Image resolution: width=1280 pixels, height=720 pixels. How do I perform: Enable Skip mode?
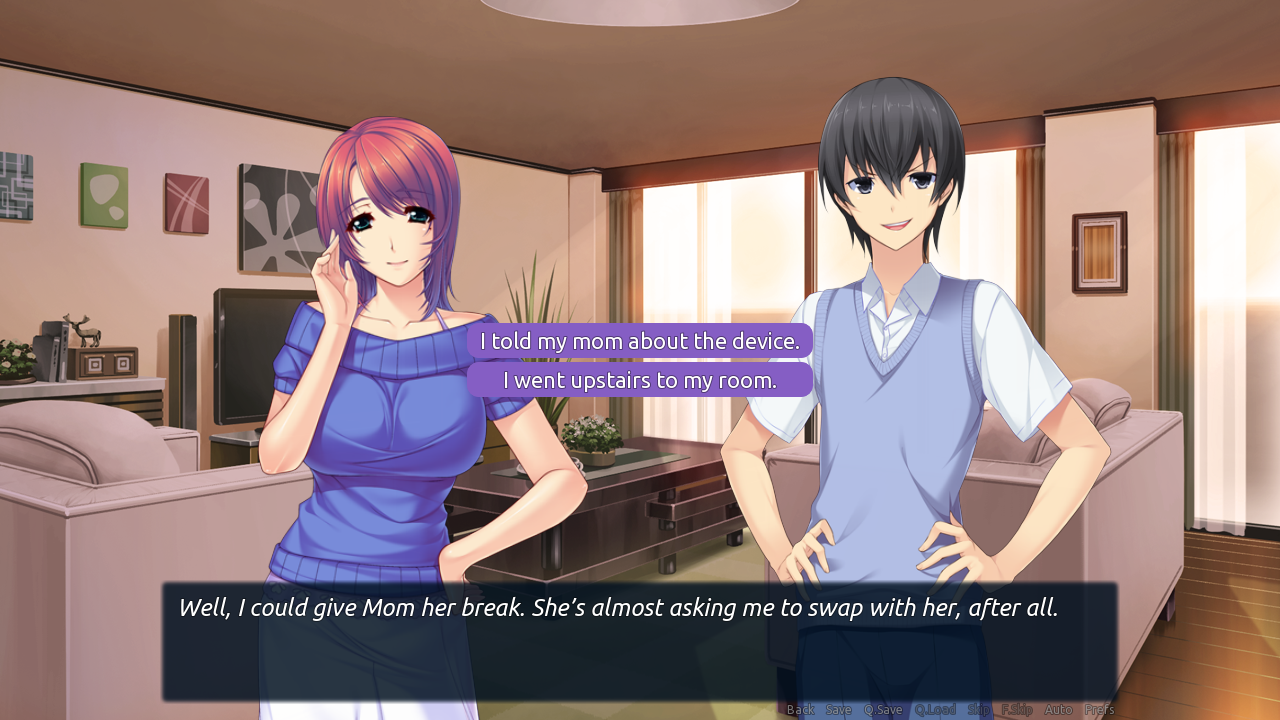pos(977,709)
